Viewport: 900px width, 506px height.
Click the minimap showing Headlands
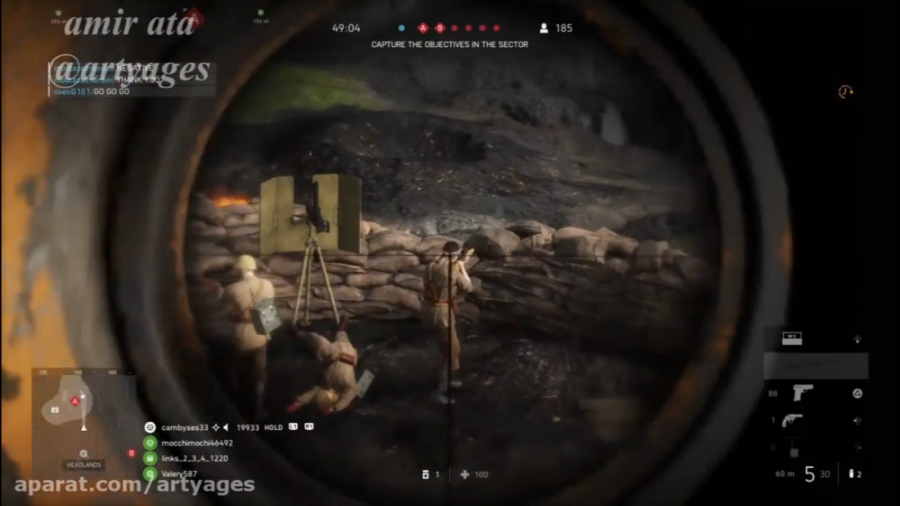click(82, 418)
